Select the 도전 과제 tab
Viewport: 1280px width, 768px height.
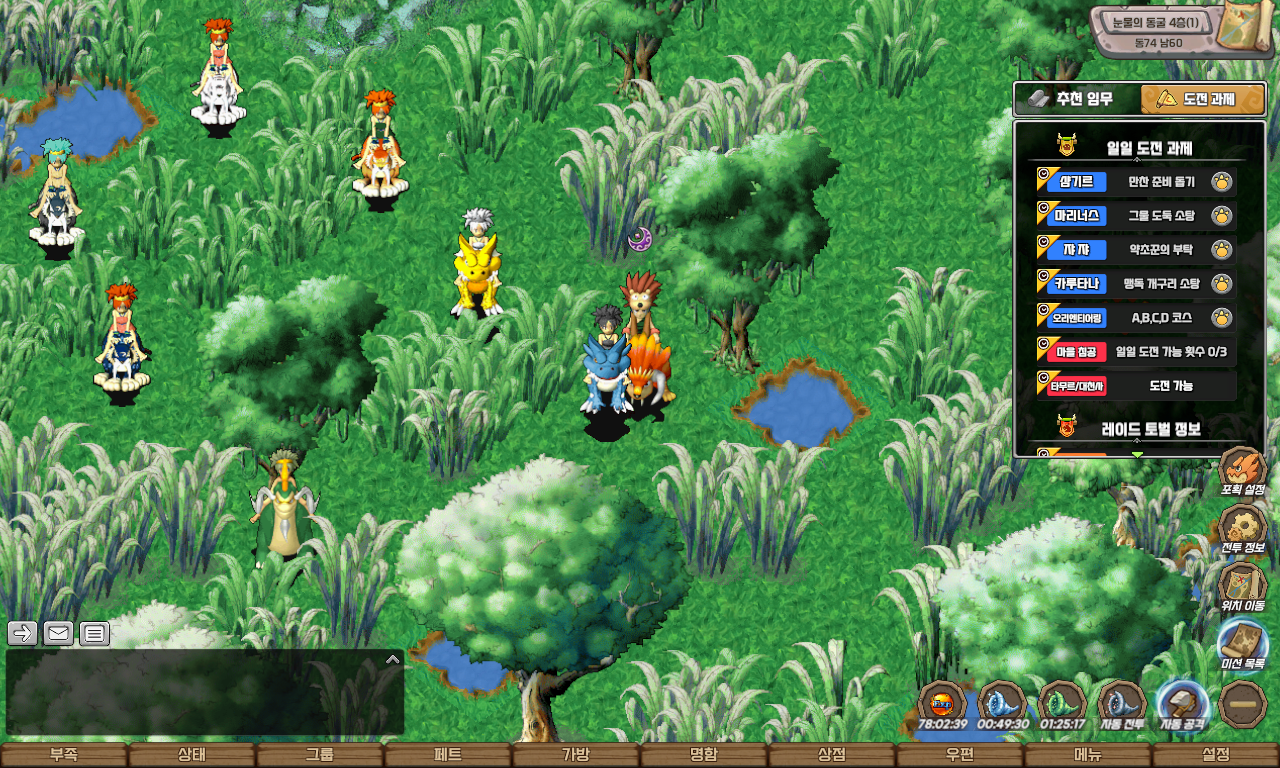[1203, 100]
